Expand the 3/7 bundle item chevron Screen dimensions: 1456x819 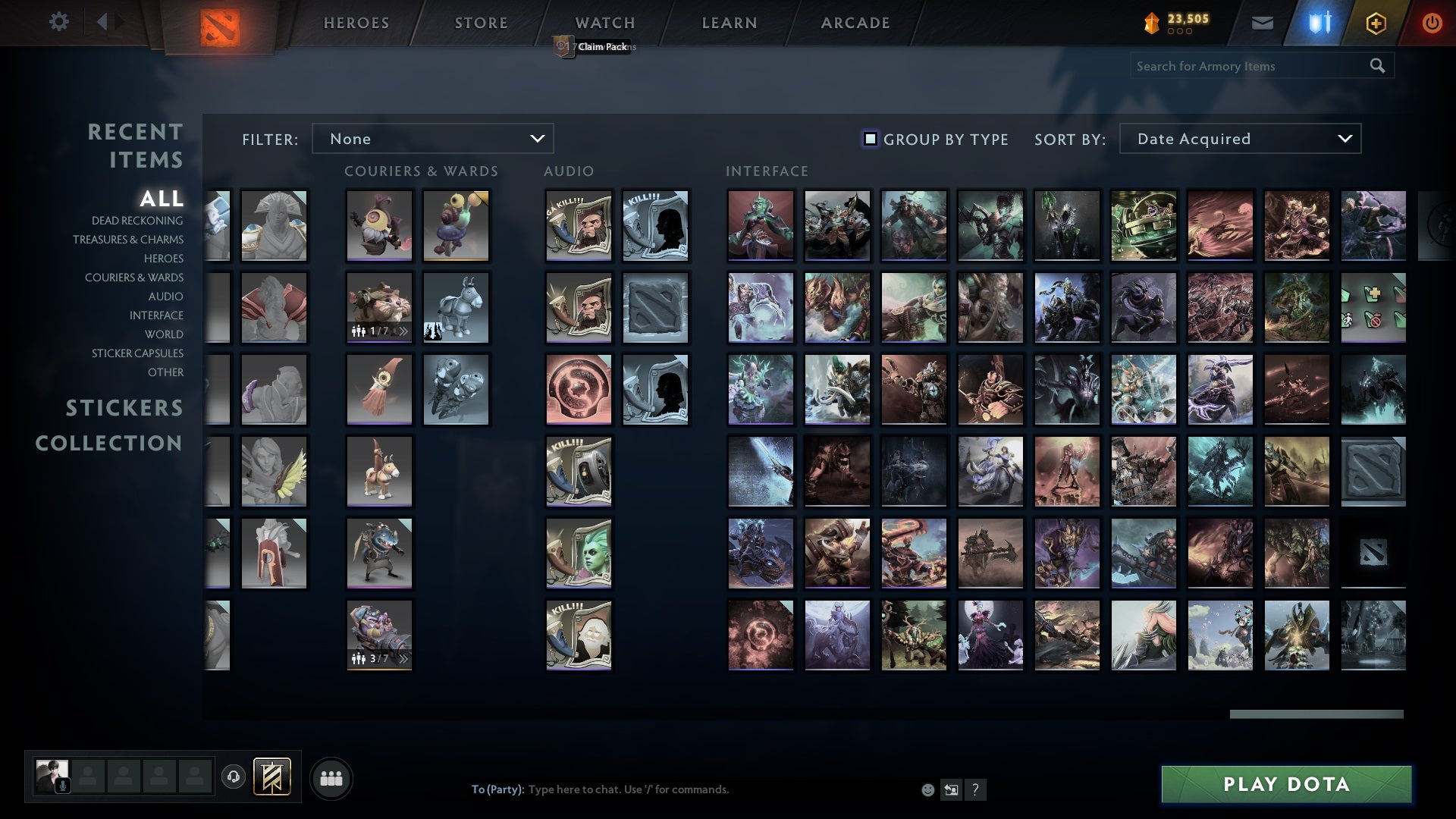pyautogui.click(x=403, y=660)
